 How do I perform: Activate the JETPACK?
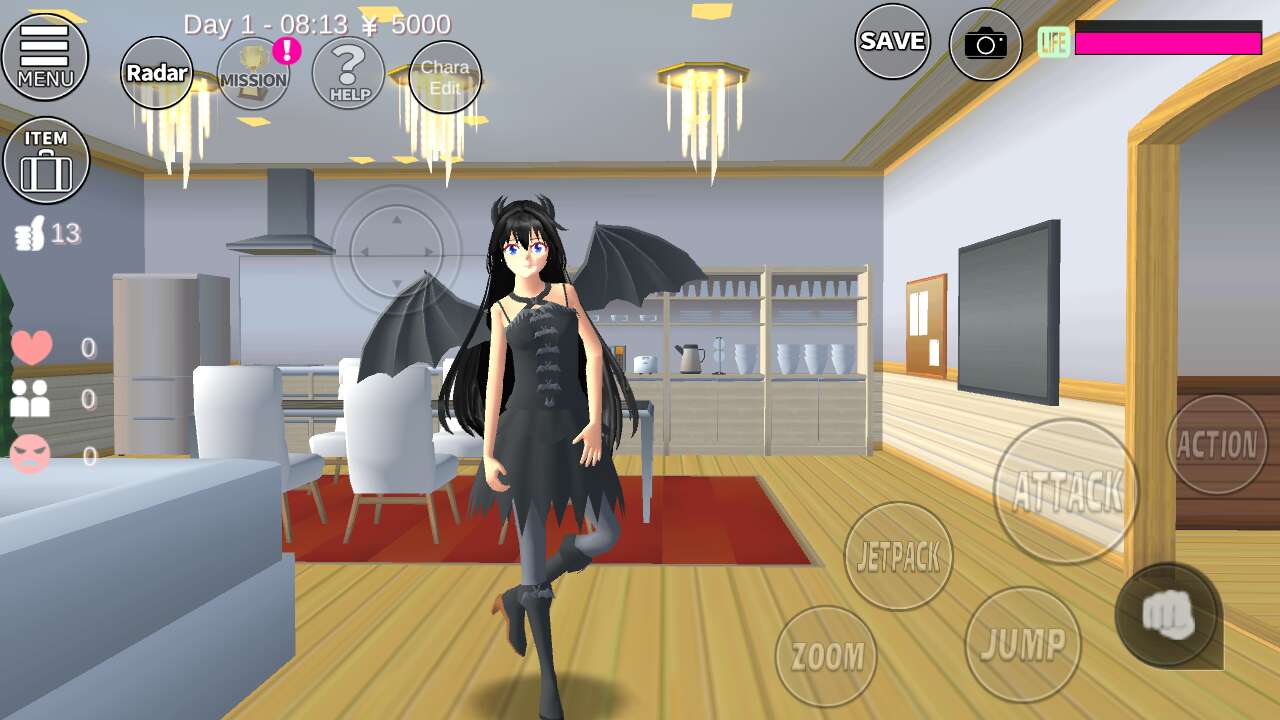tap(898, 556)
